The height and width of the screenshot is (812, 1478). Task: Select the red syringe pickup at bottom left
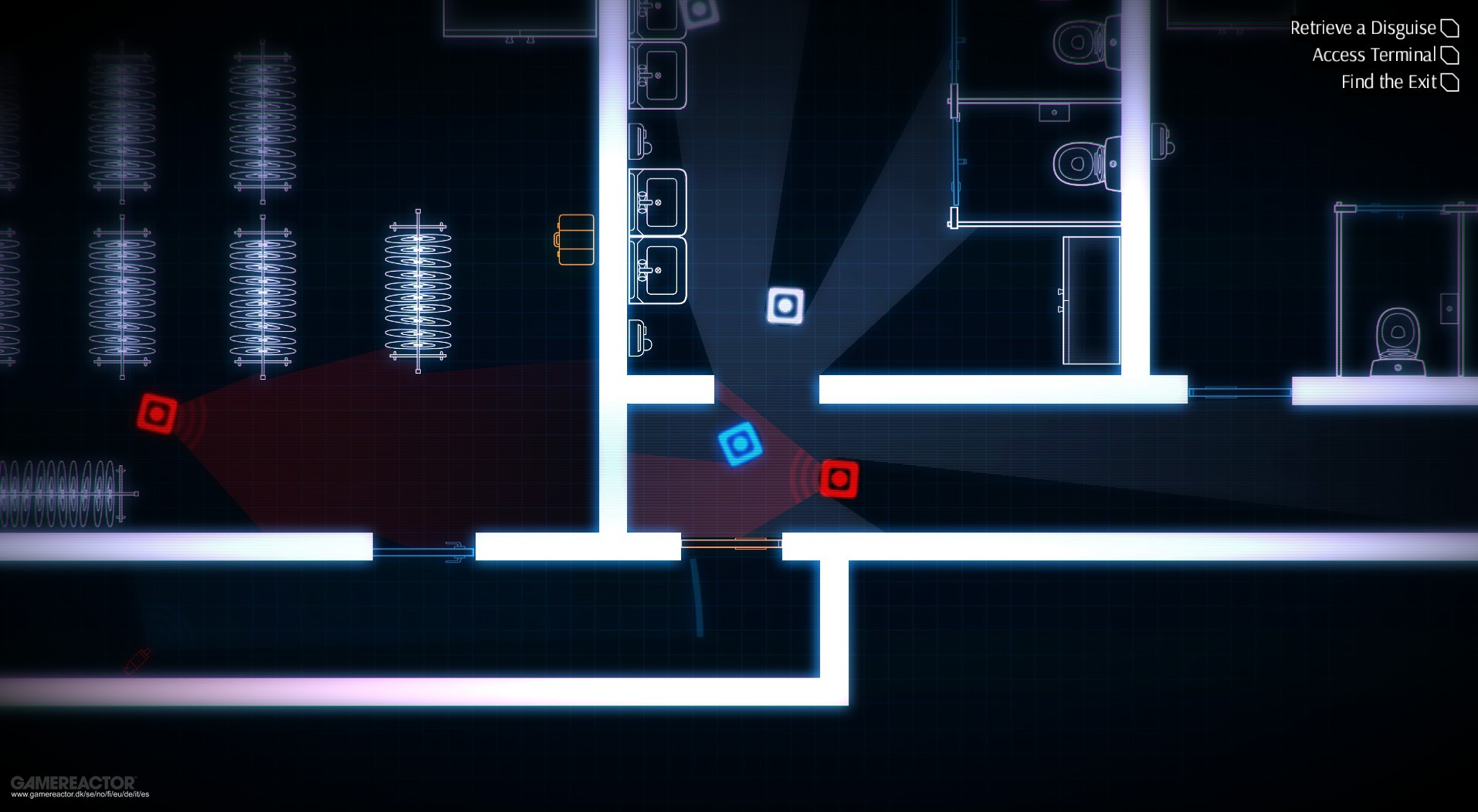(137, 660)
